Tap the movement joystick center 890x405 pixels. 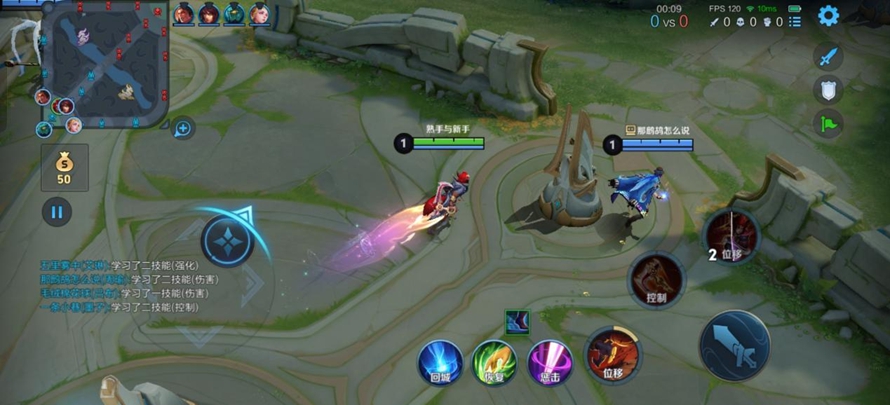(x=227, y=241)
